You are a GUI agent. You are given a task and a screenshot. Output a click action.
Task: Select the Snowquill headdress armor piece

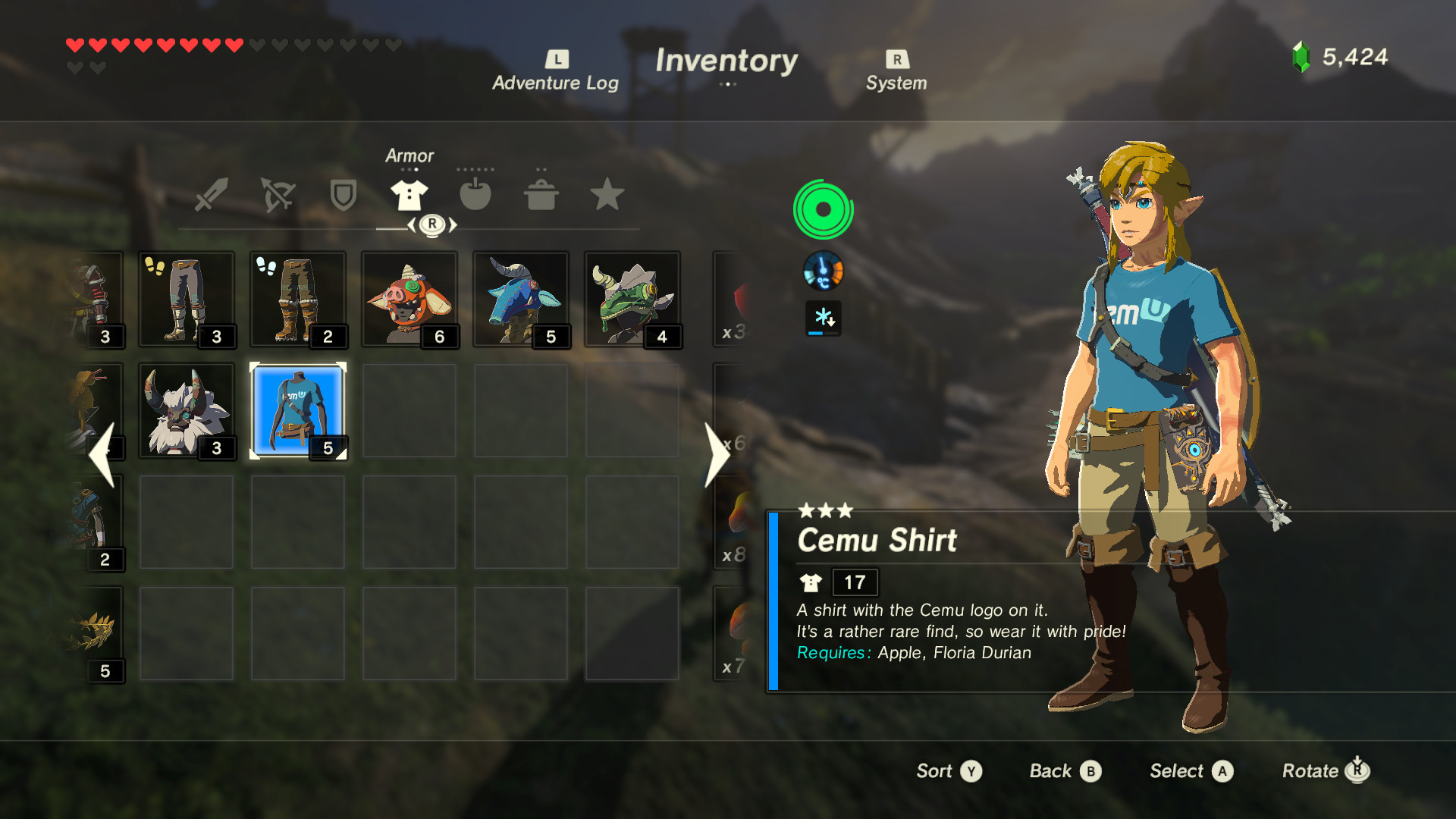pyautogui.click(x=187, y=409)
